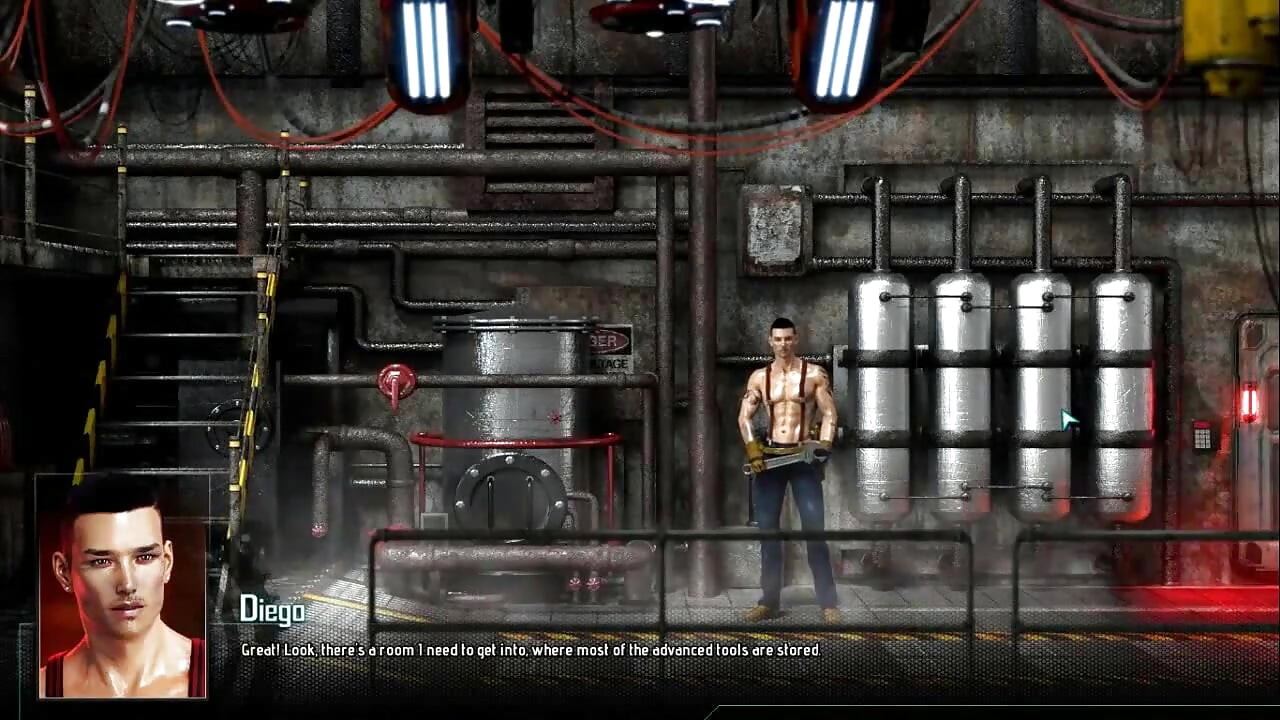This screenshot has width=1280, height=720.
Task: Click Diego's dialogue line to continue
Action: coord(530,650)
